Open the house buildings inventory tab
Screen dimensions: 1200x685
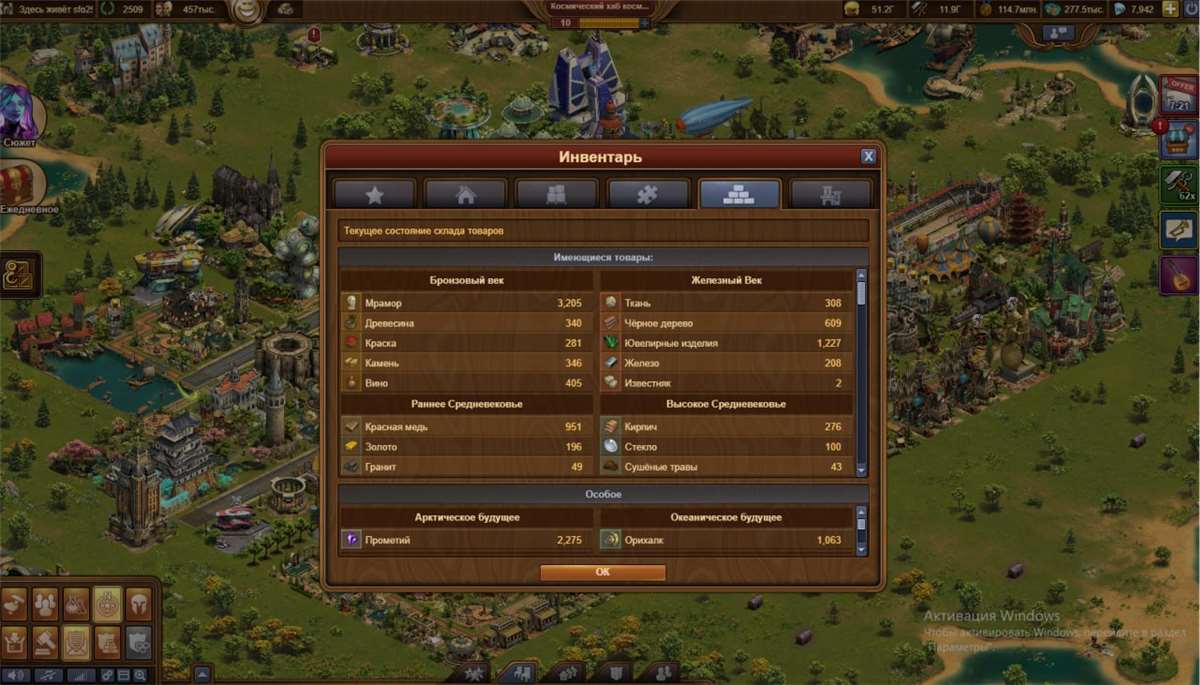pos(465,195)
